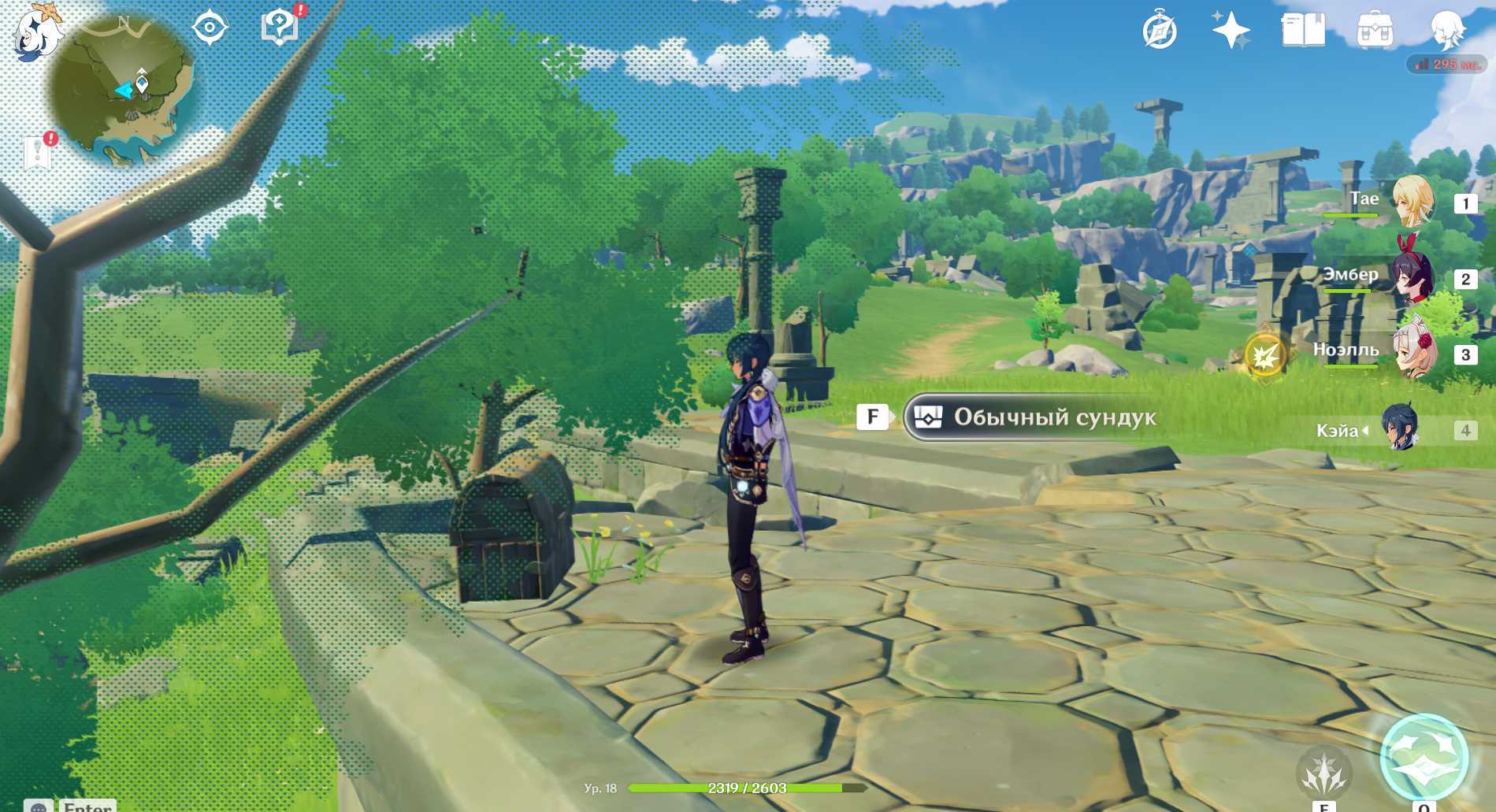Click the circular minimap
Screen dimensions: 1496x812
point(124,91)
